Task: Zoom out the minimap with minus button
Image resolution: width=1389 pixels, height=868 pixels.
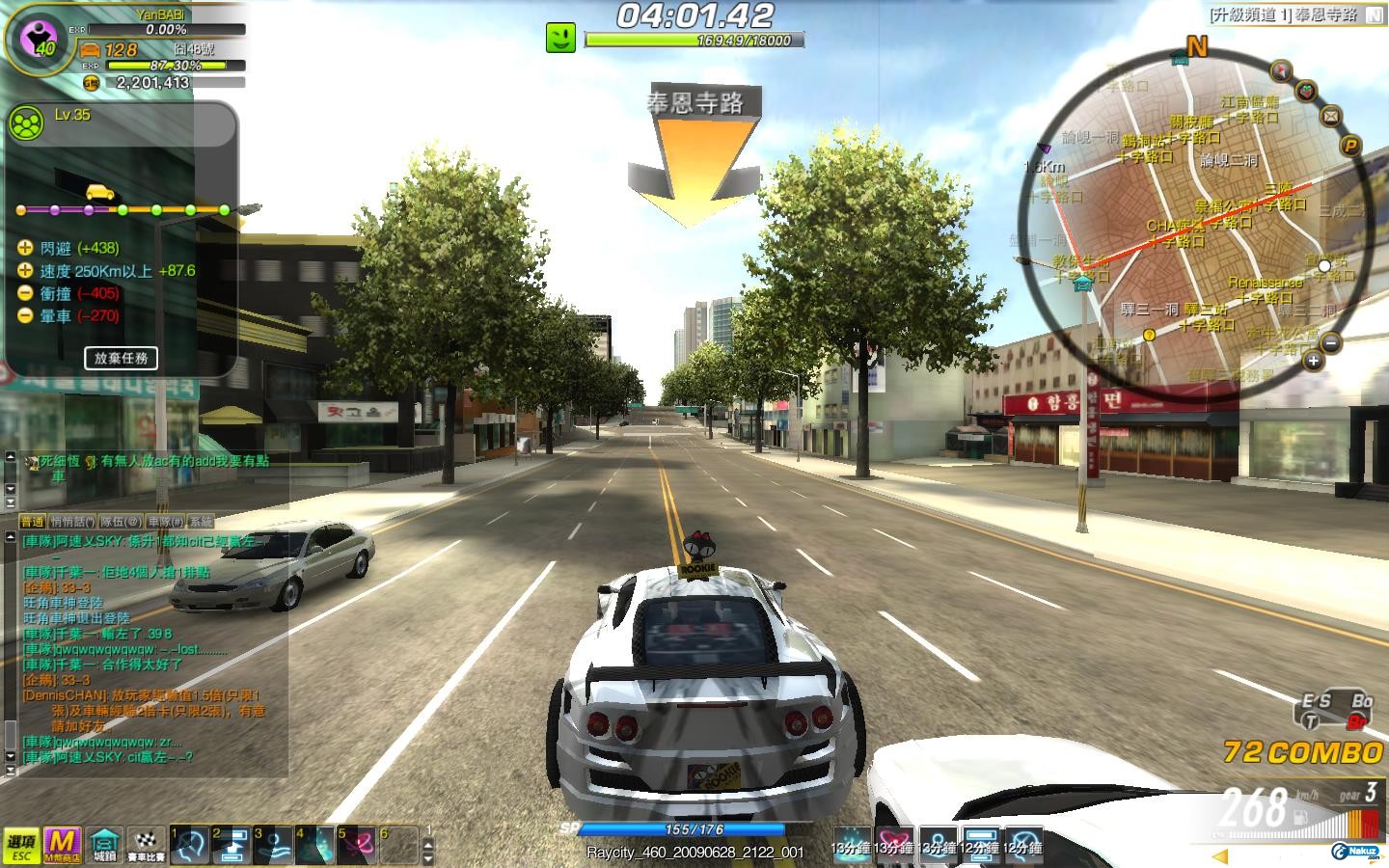Action: (1331, 342)
